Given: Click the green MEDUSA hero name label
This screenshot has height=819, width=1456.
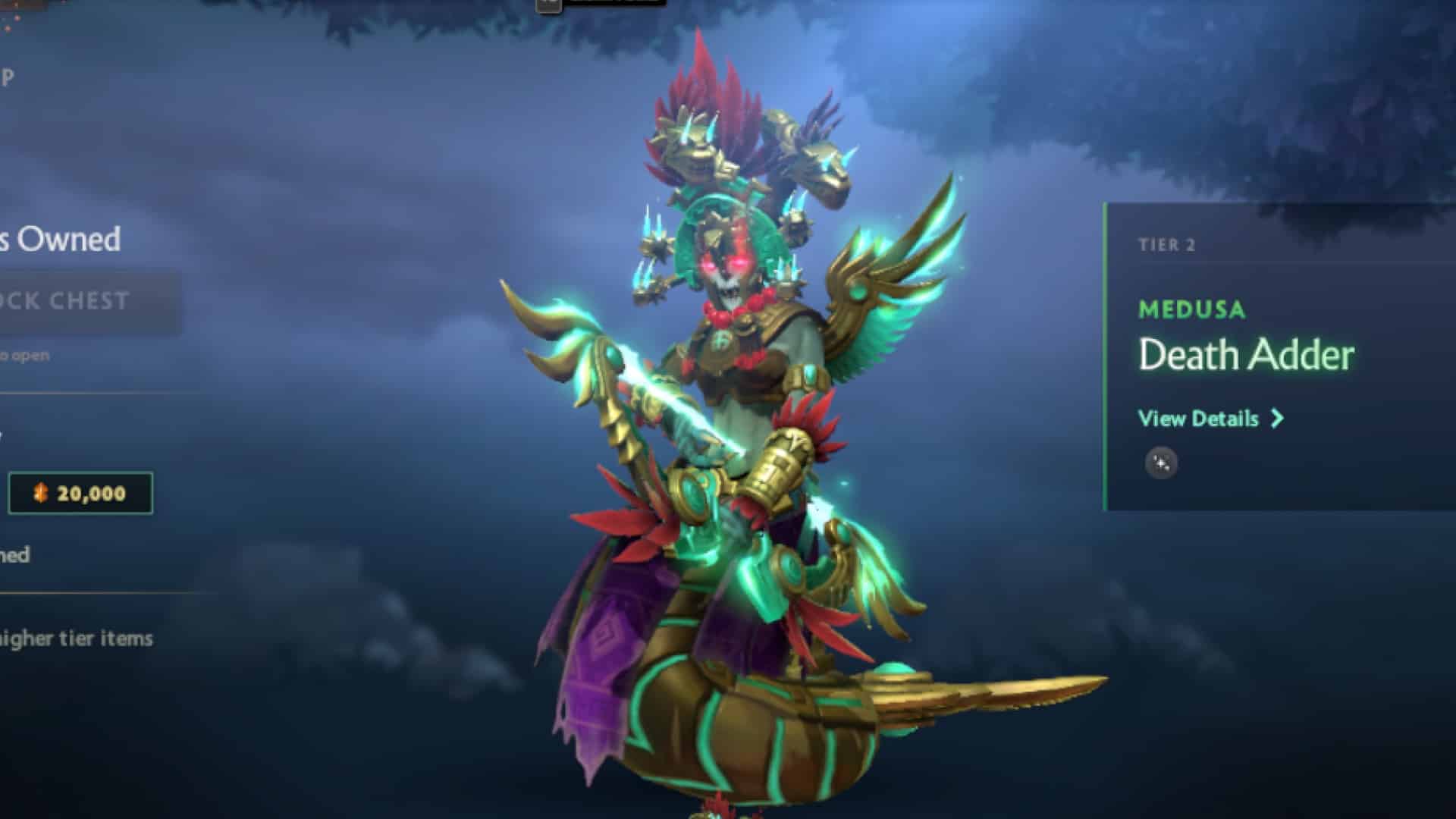Looking at the screenshot, I should click(1193, 309).
